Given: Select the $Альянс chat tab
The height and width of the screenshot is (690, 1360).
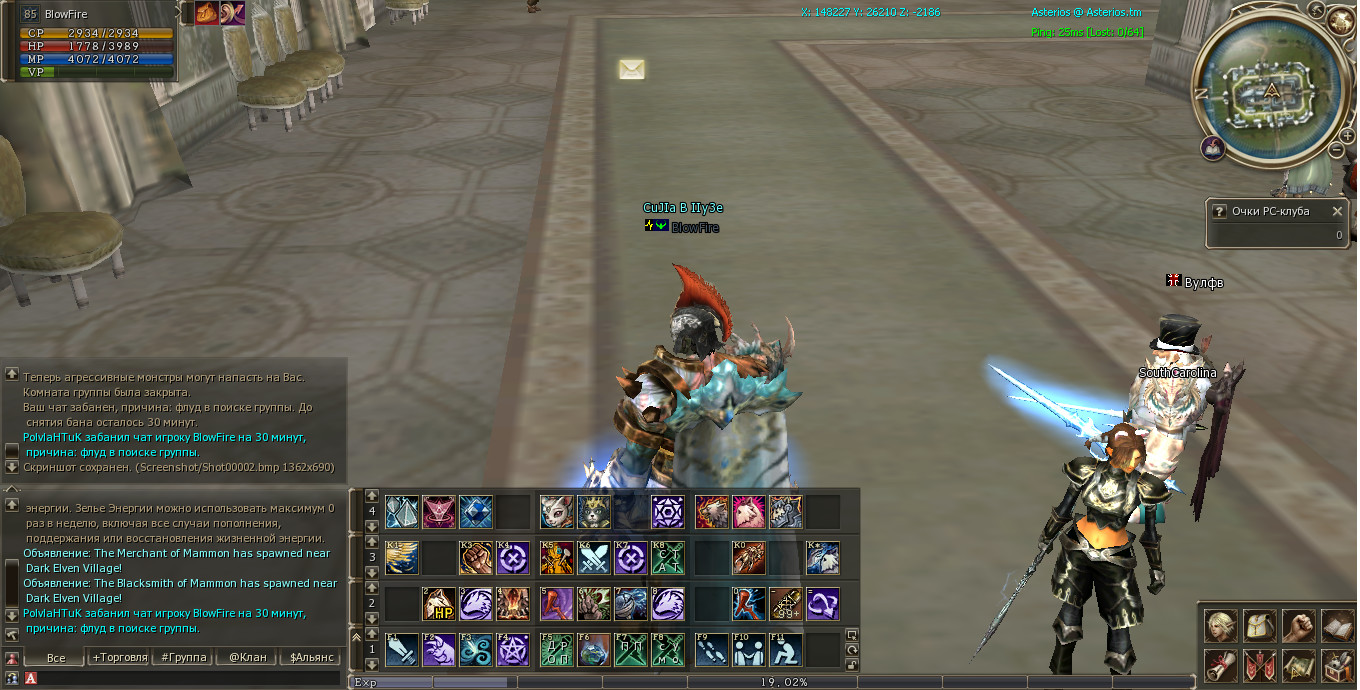Looking at the screenshot, I should [310, 657].
